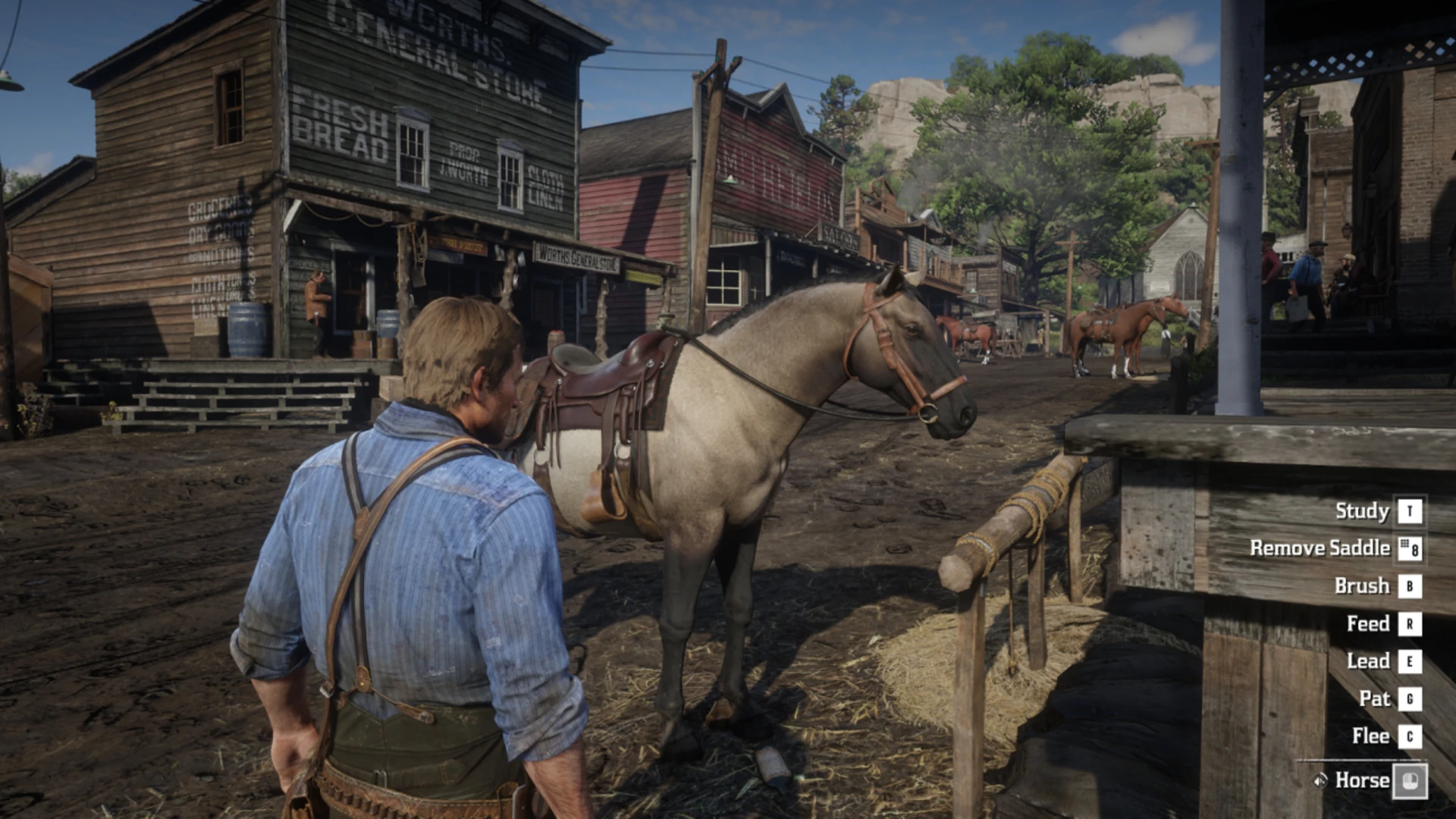Click the Horse target label
This screenshot has height=819, width=1456.
tap(1362, 780)
